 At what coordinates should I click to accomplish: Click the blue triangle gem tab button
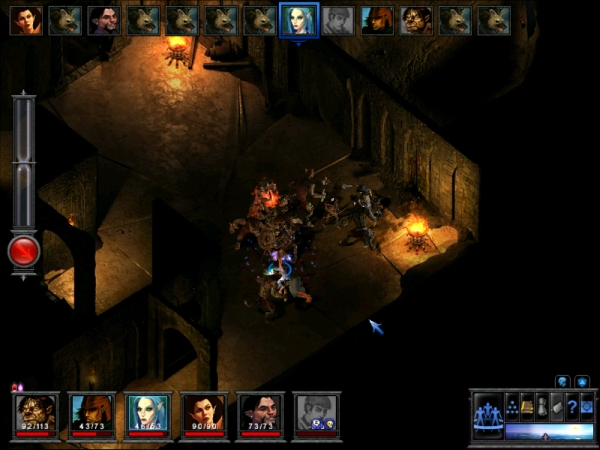pos(582,381)
